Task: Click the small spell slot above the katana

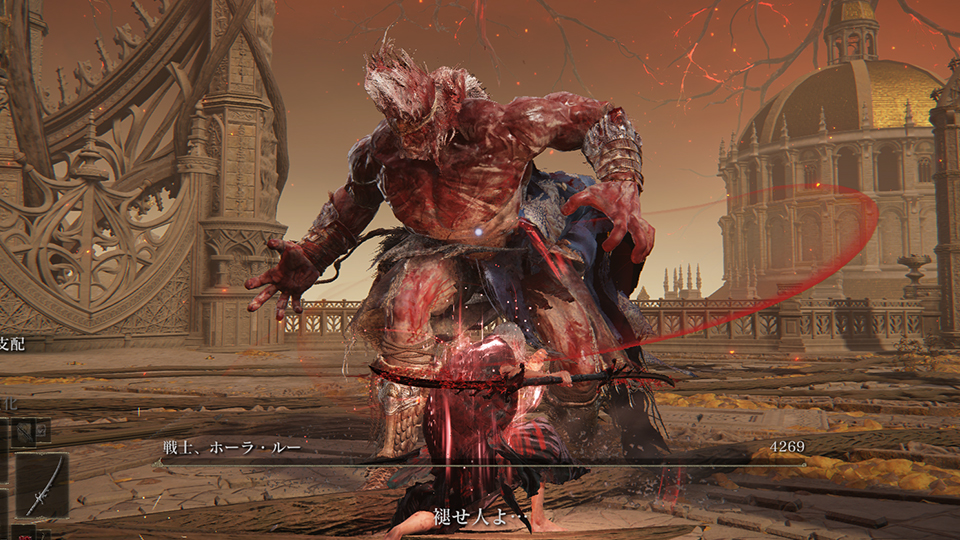Action: click(26, 431)
